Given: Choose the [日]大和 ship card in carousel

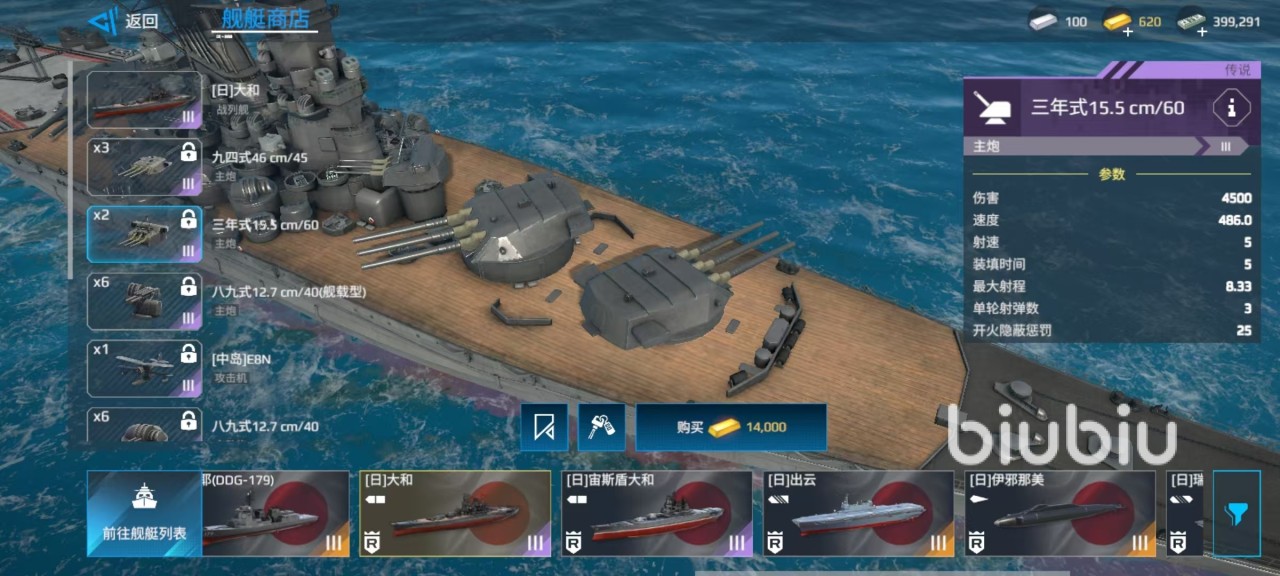Looking at the screenshot, I should coord(455,513).
